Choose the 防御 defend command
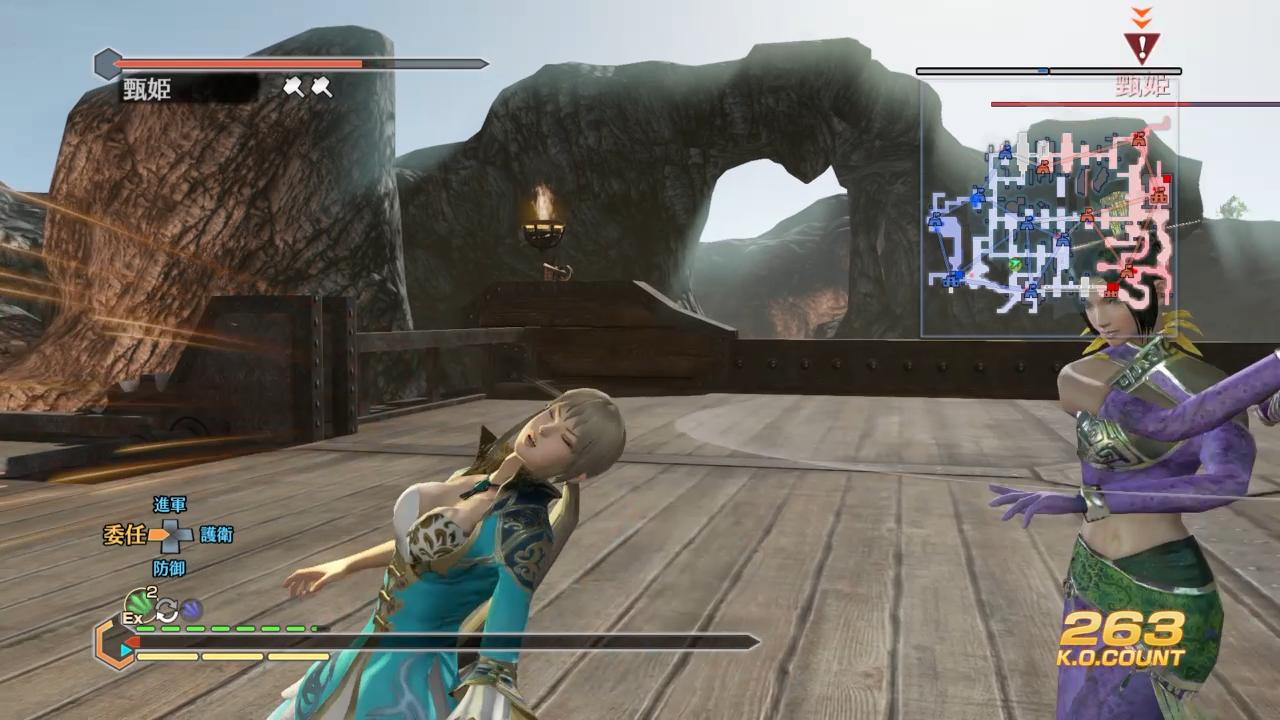Screen dimensions: 1280x720 point(169,567)
